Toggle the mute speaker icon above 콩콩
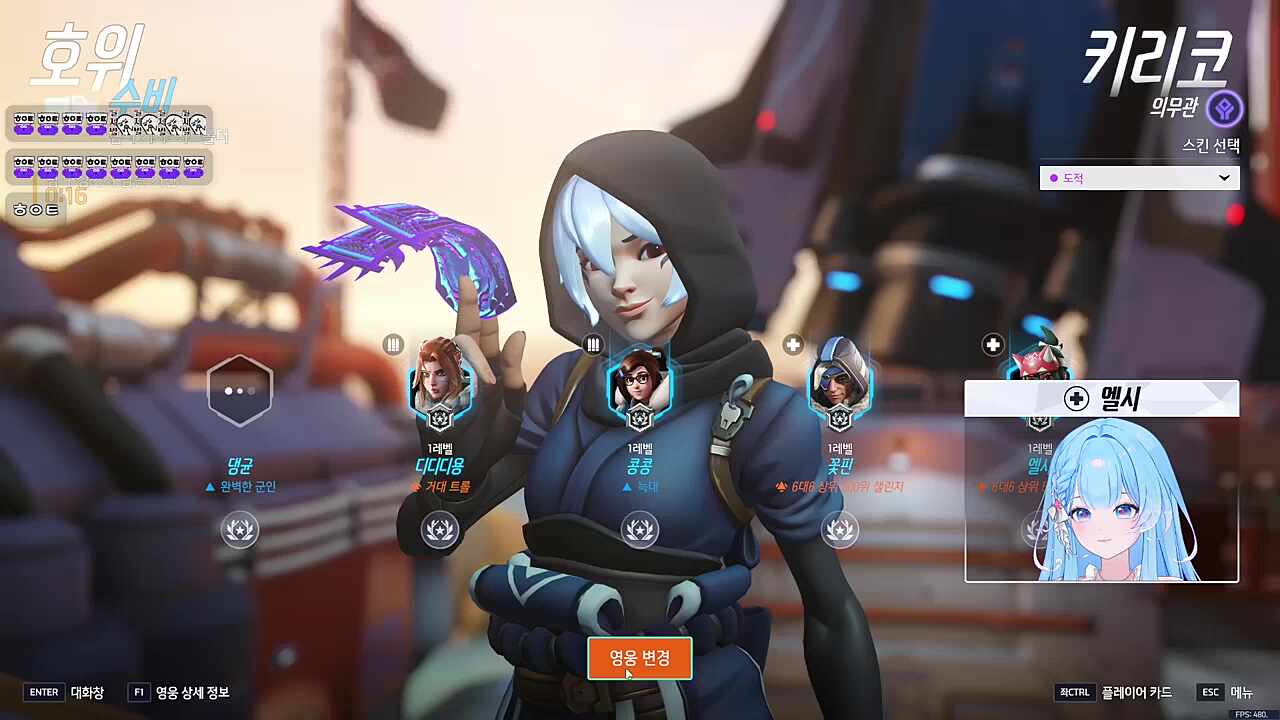Viewport: 1280px width, 720px height. tap(593, 344)
